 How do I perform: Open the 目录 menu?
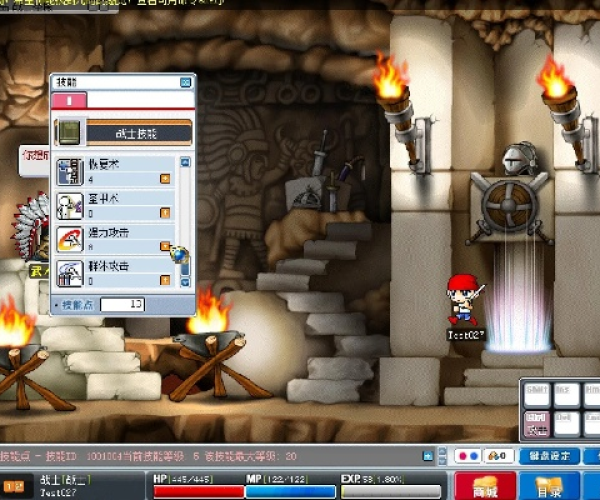click(x=549, y=487)
